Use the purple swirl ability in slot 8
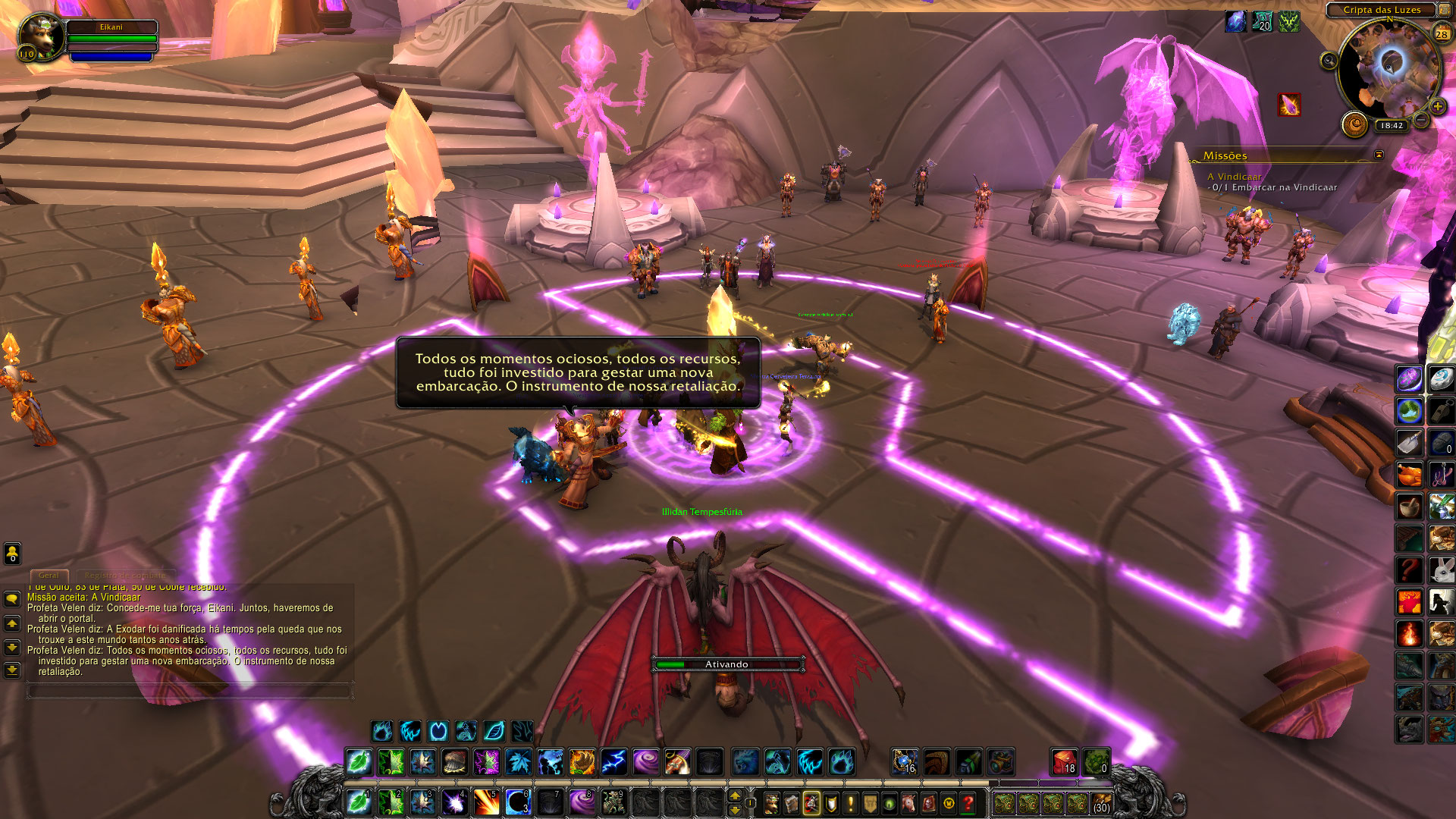 tap(582, 802)
